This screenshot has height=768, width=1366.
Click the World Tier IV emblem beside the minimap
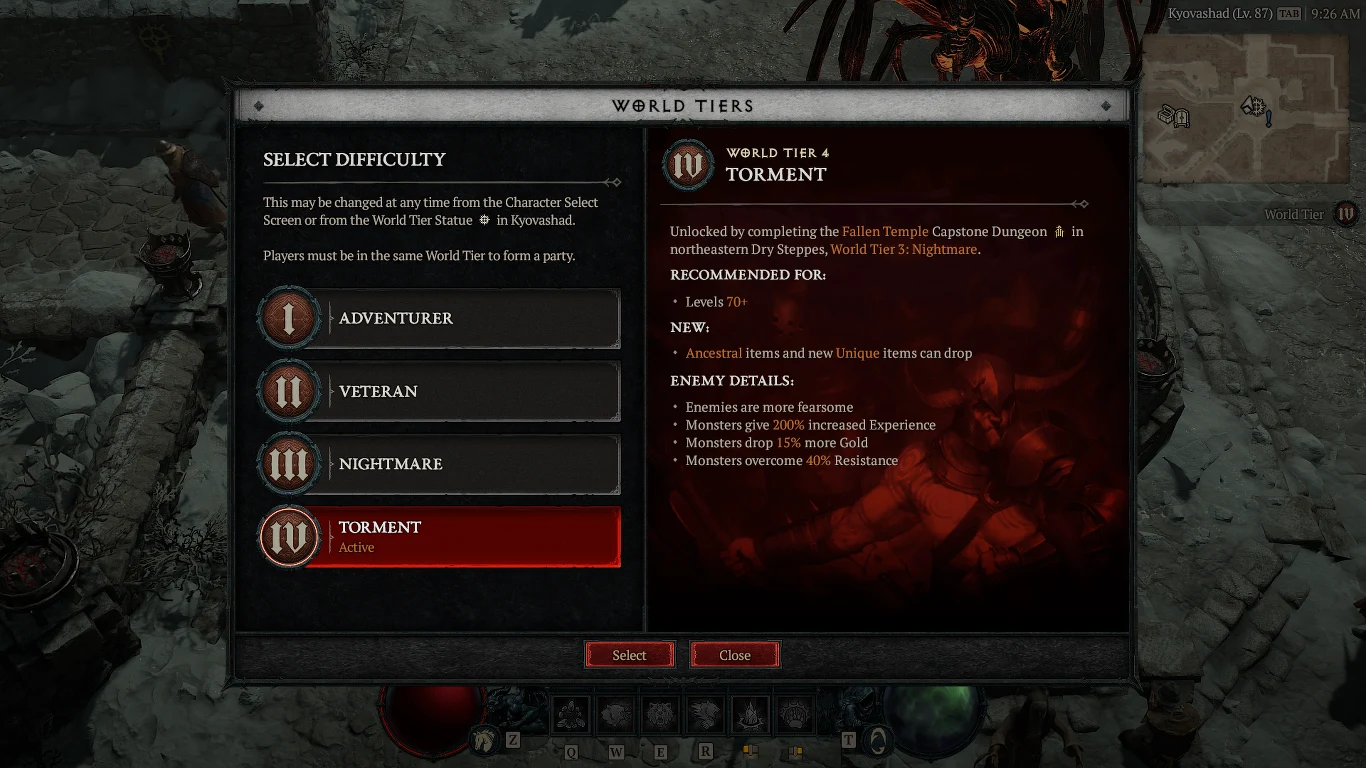(1347, 214)
